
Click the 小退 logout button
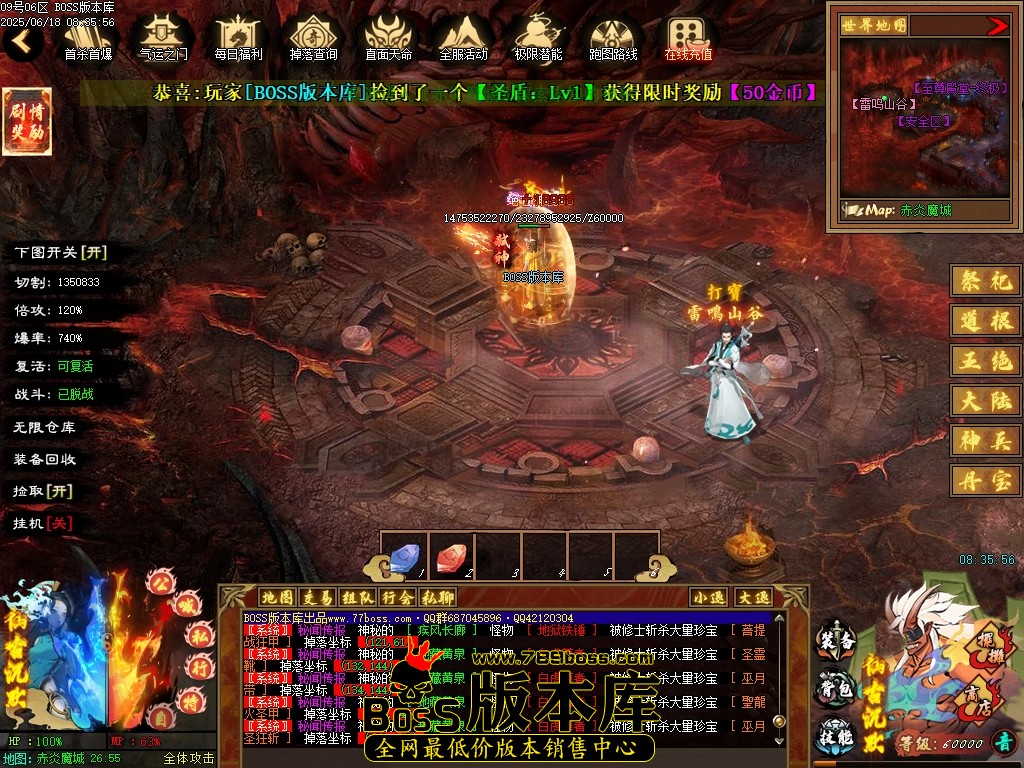tap(709, 597)
